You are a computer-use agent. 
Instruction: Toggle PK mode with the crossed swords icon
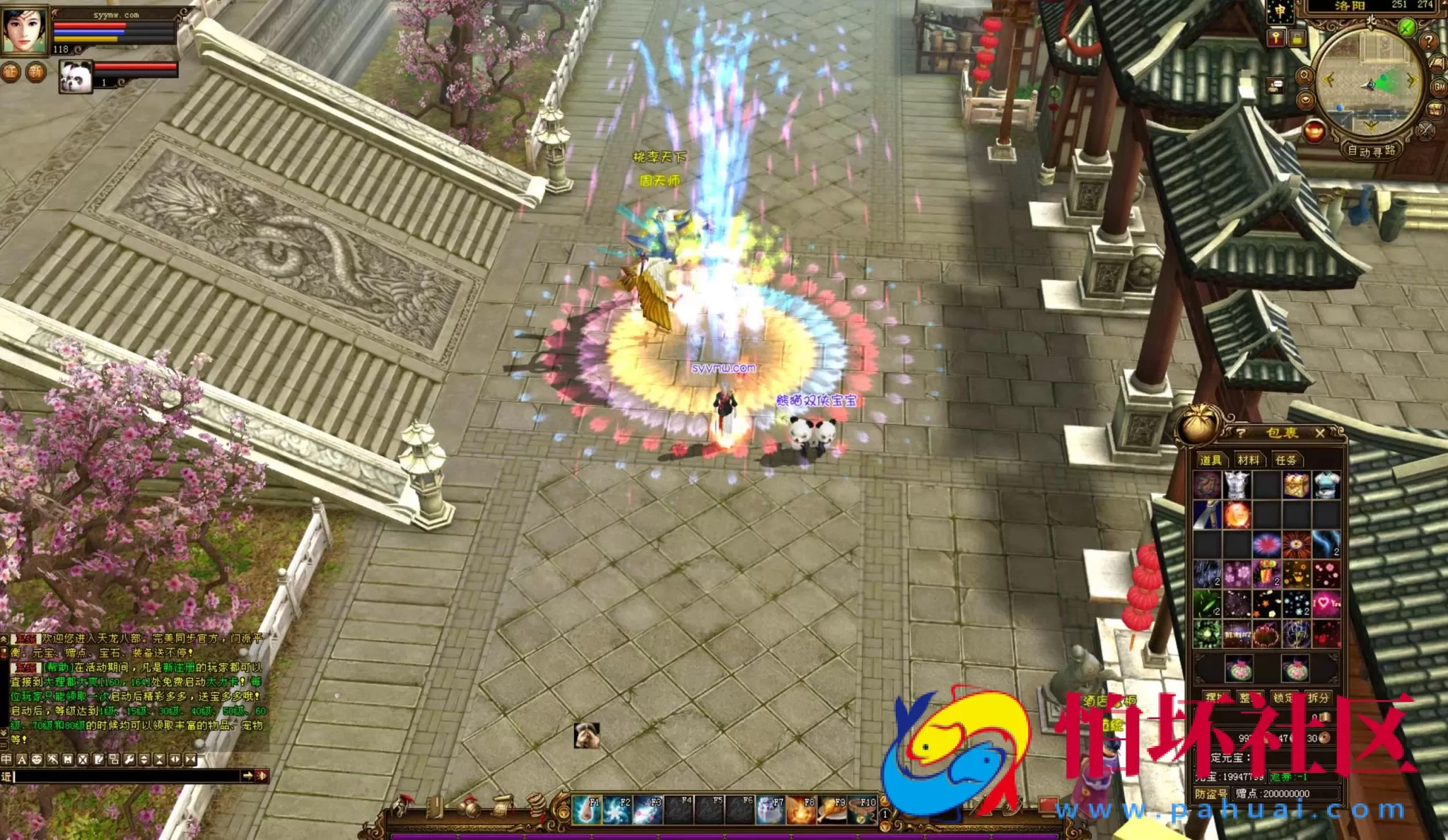1424,132
